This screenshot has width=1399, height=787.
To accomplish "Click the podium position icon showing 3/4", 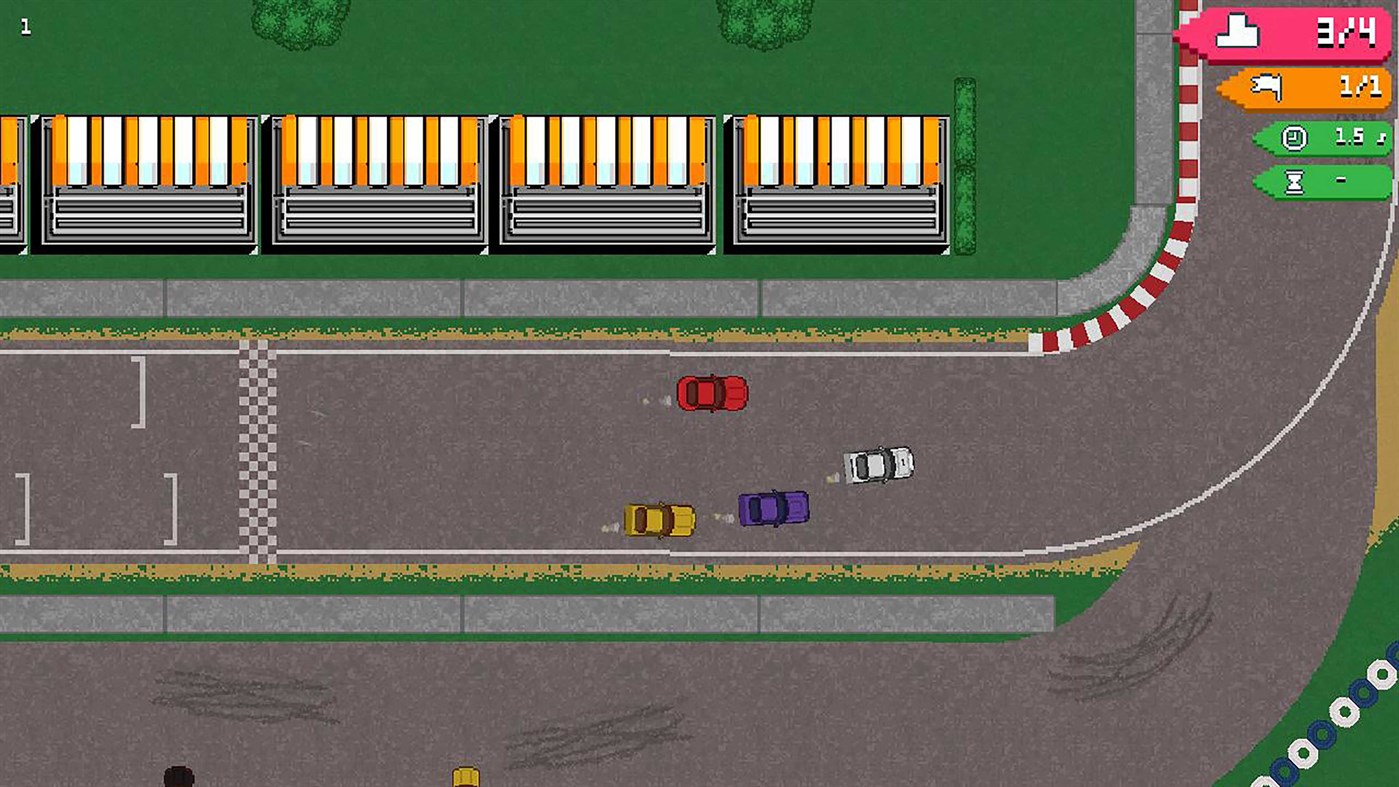I will [1237, 30].
